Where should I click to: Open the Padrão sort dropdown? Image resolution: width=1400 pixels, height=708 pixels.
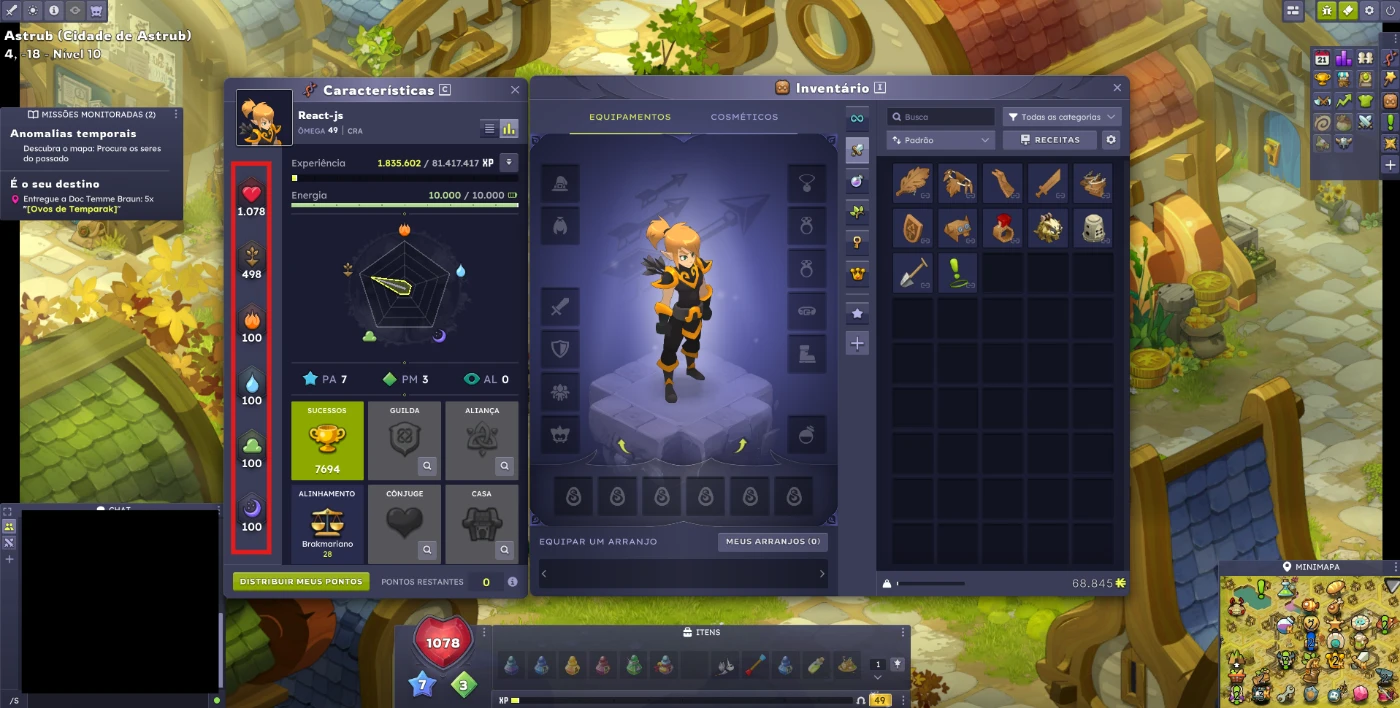[x=940, y=140]
